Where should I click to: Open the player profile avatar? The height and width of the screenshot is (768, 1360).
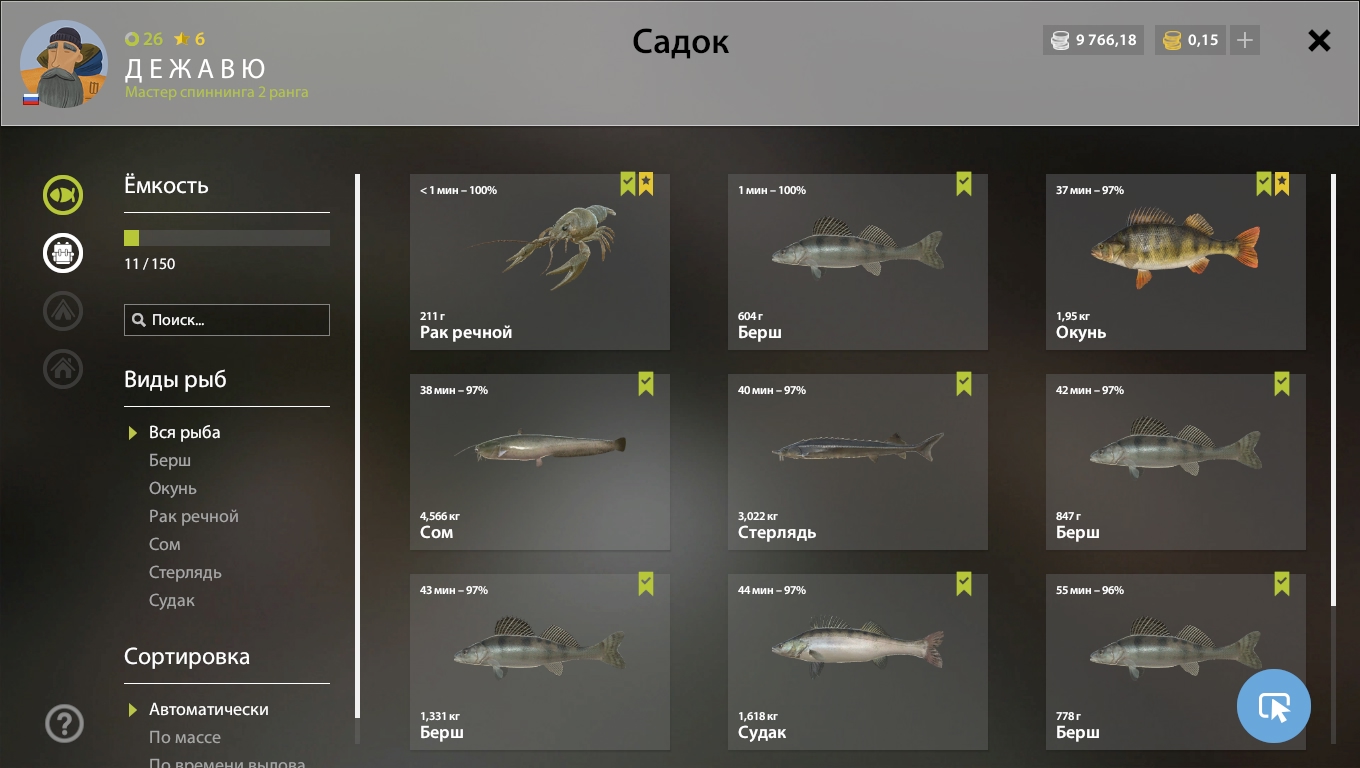(62, 64)
